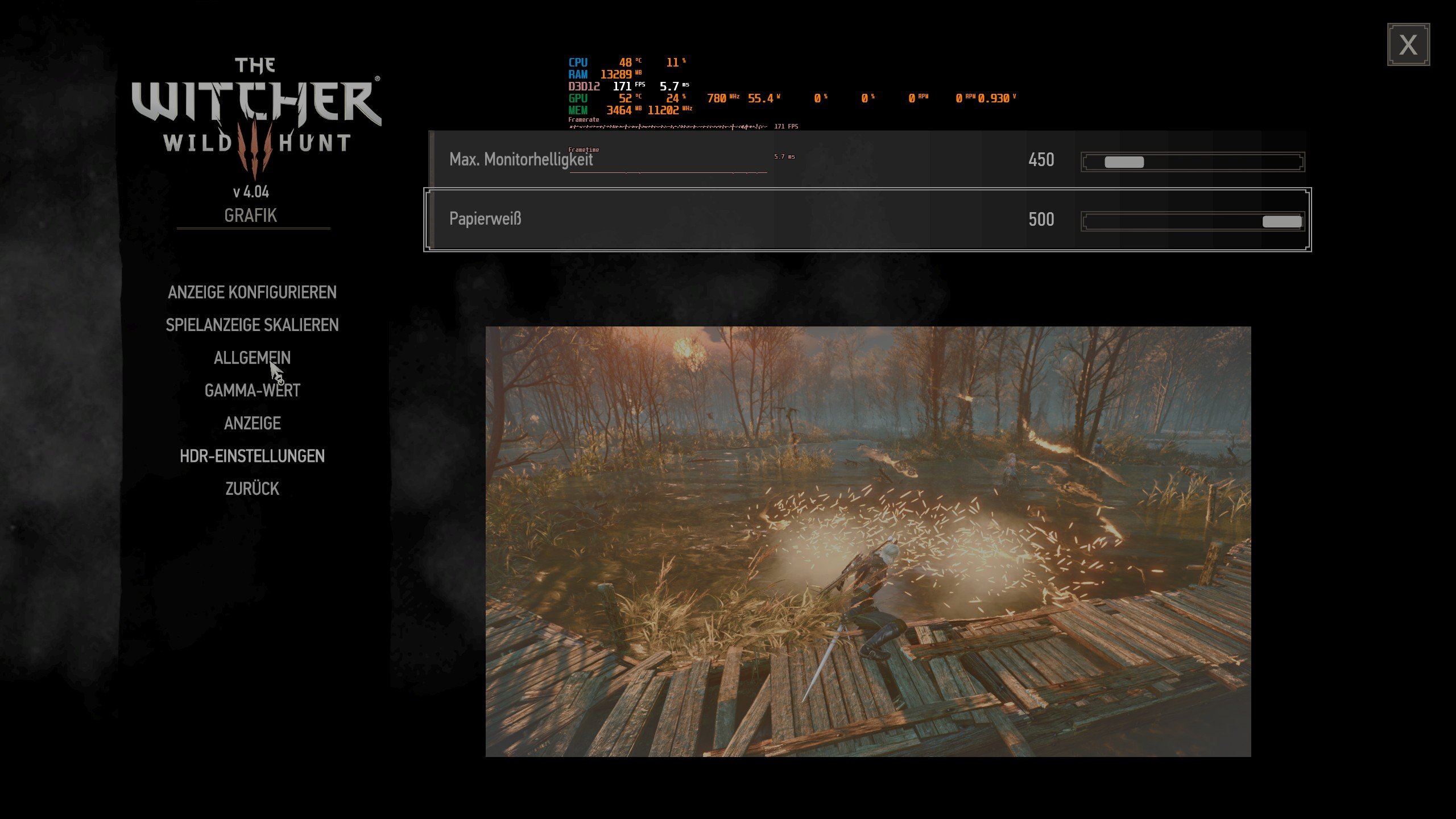Viewport: 1456px width, 819px height.
Task: Close the settings screen with the X
Action: [1409, 44]
